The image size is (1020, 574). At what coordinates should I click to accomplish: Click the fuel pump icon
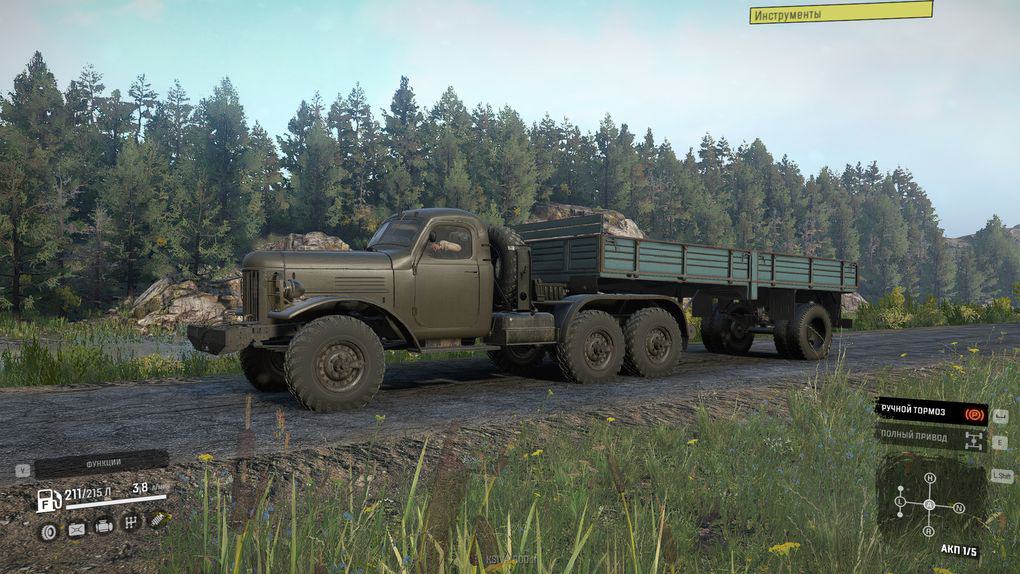49,500
